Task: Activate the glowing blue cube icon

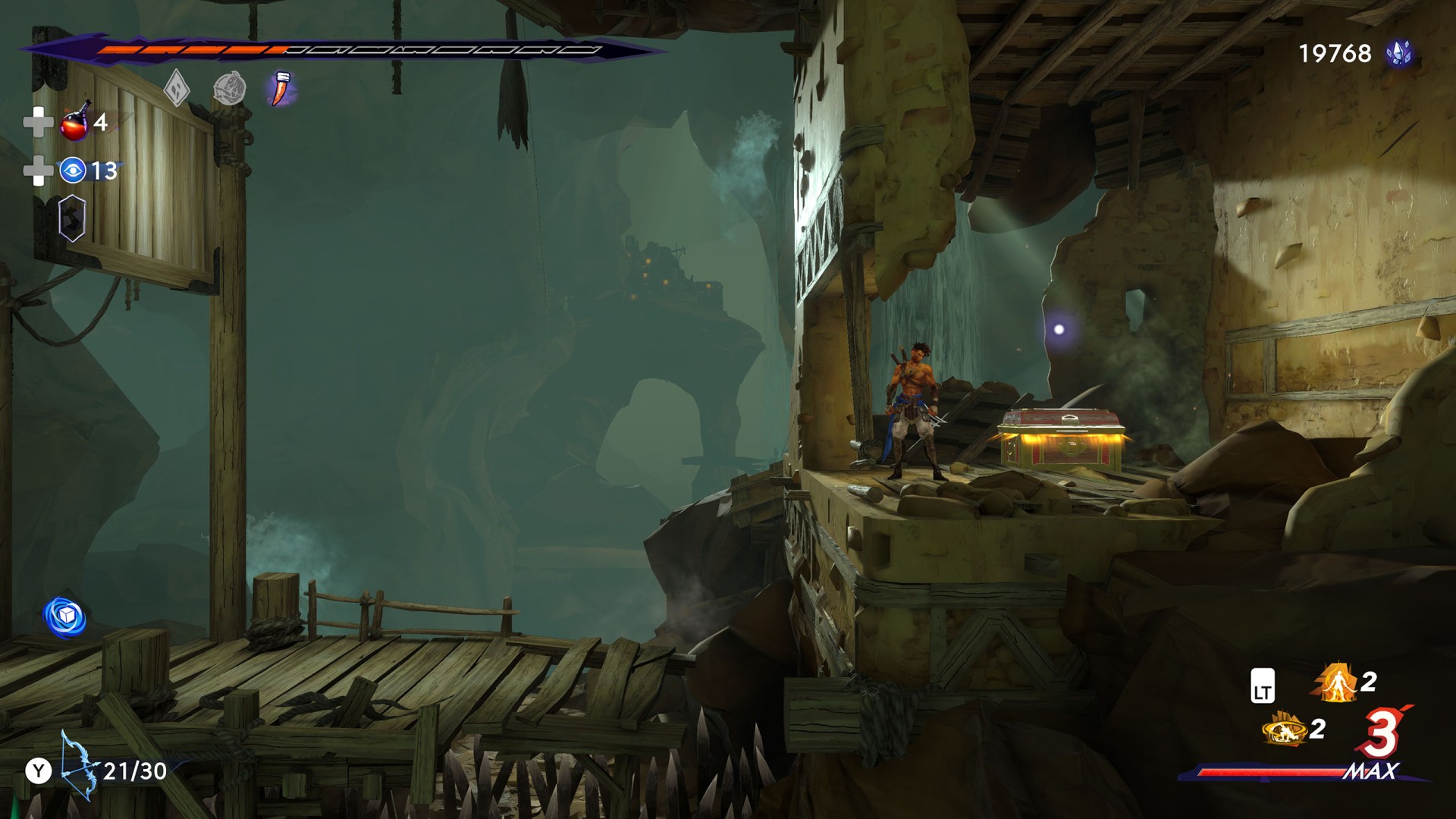Action: 65,617
